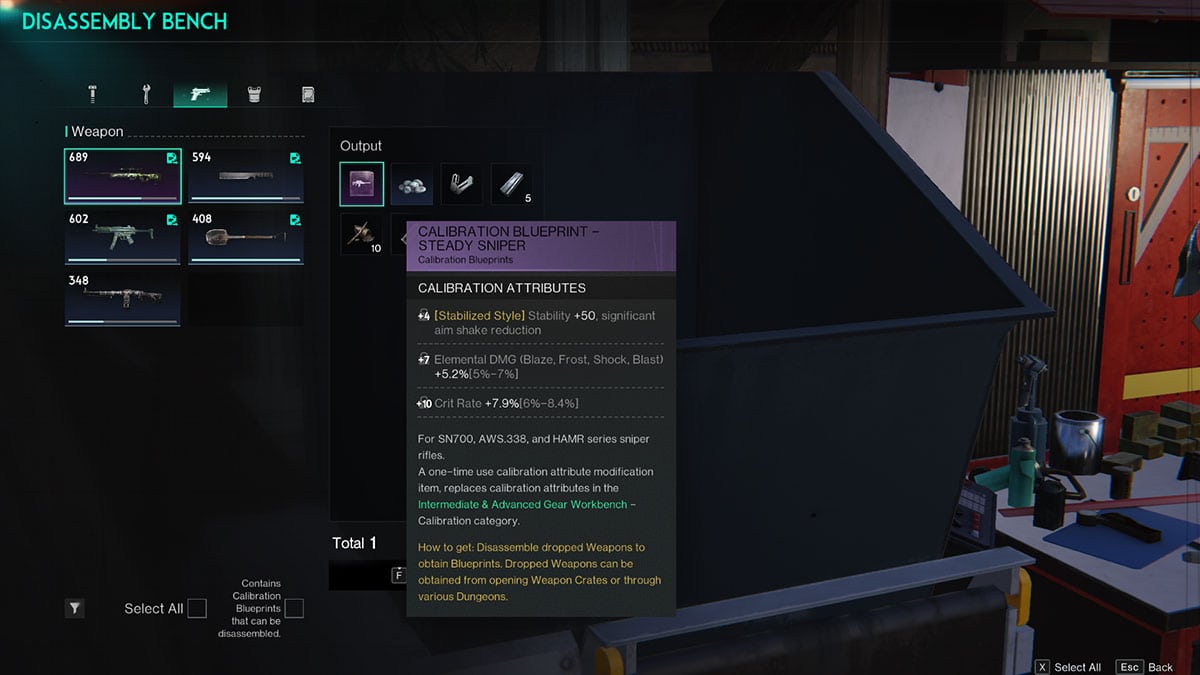
Task: Select the 689 sniper rifle slot
Action: (x=123, y=176)
